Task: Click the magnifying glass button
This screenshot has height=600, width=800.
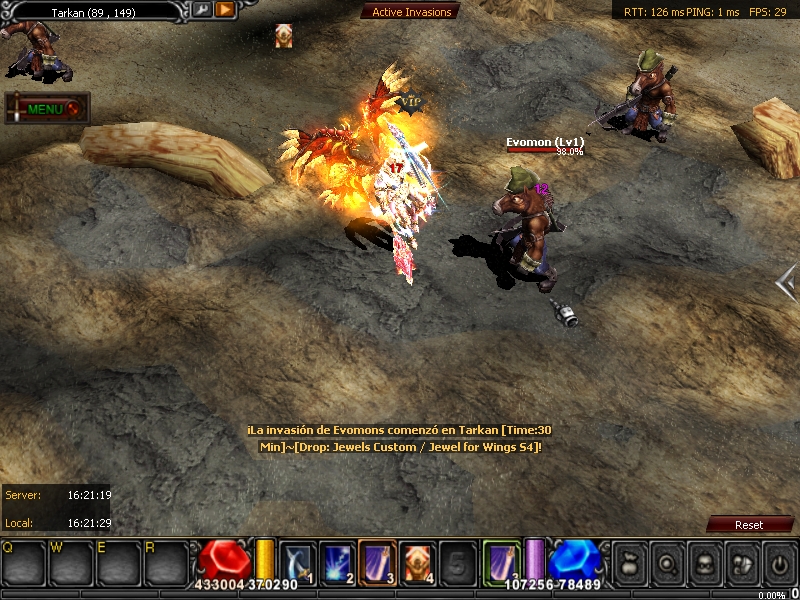Action: click(665, 562)
